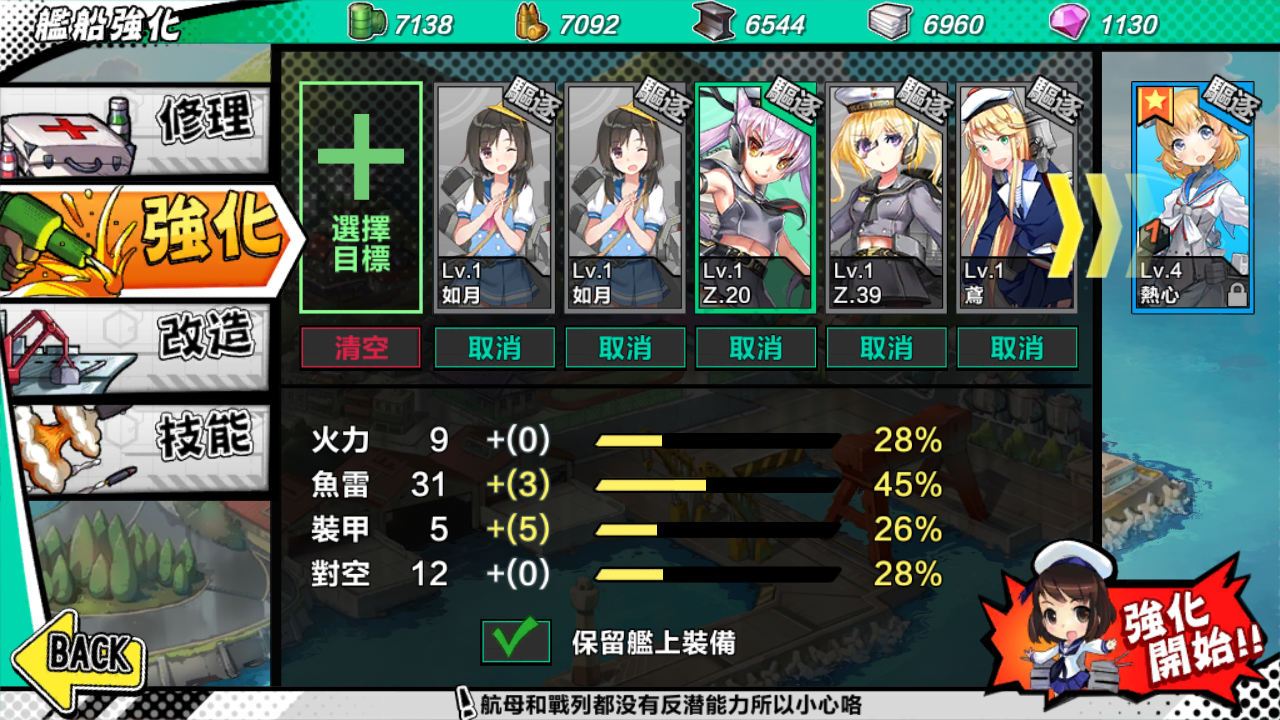Clear all materials with 清空 button
The image size is (1280, 720).
[x=361, y=348]
